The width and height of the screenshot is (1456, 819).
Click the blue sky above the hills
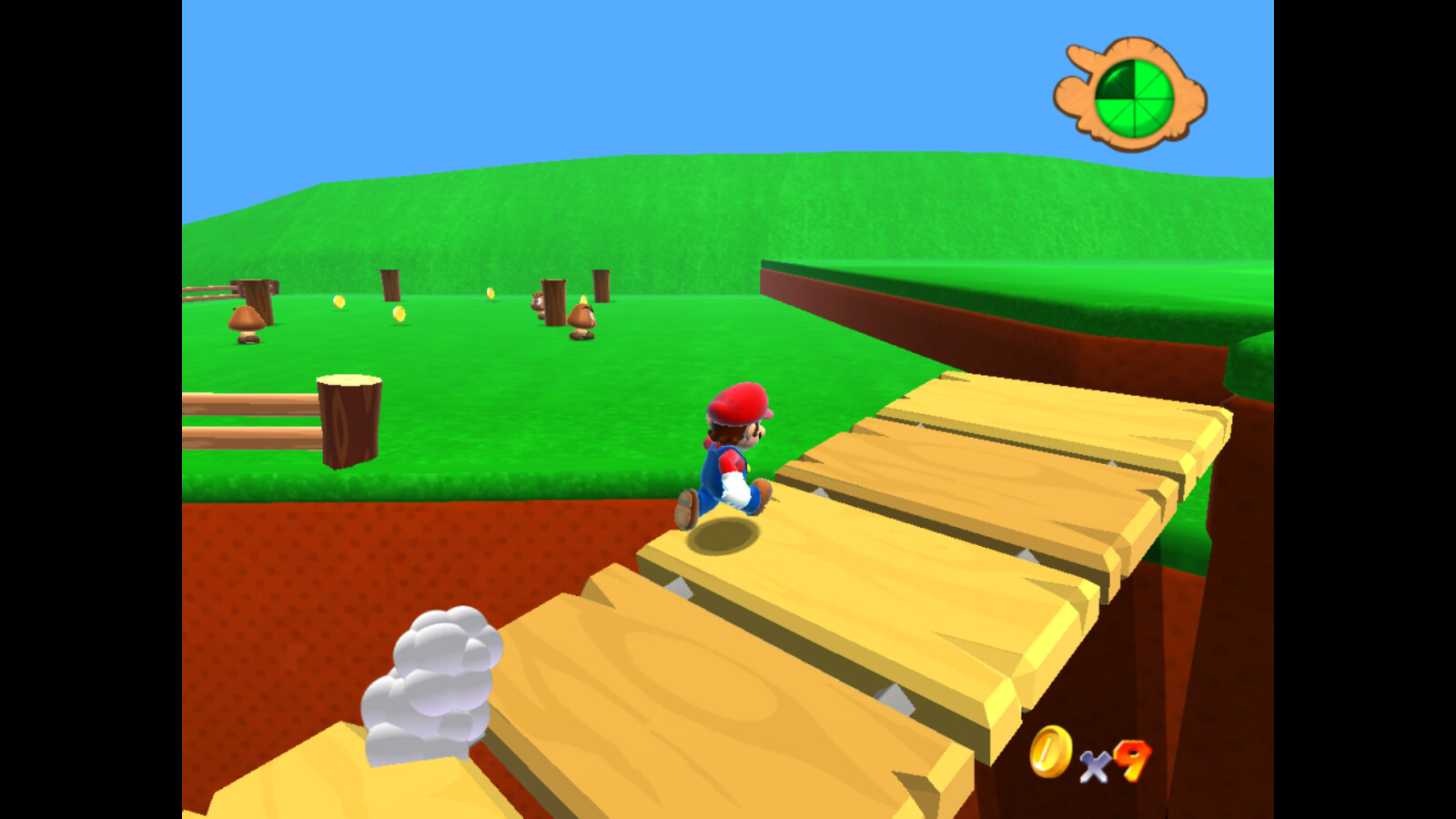click(x=546, y=91)
